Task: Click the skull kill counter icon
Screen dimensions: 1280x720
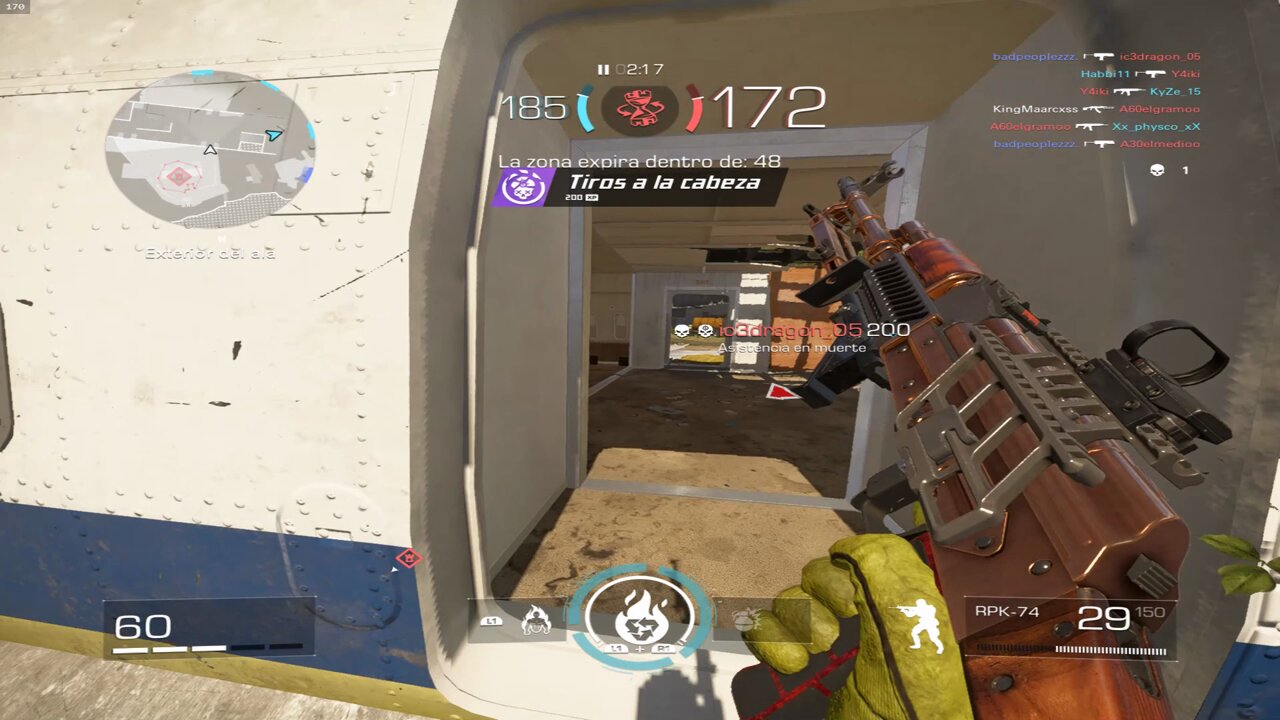Action: pos(1158,171)
